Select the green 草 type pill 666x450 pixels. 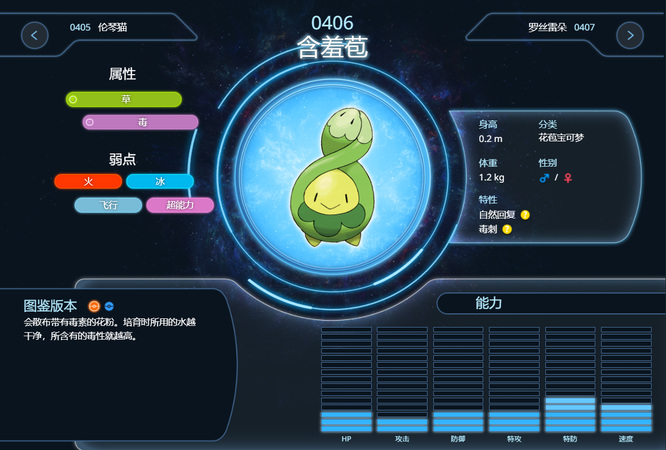(x=124, y=99)
